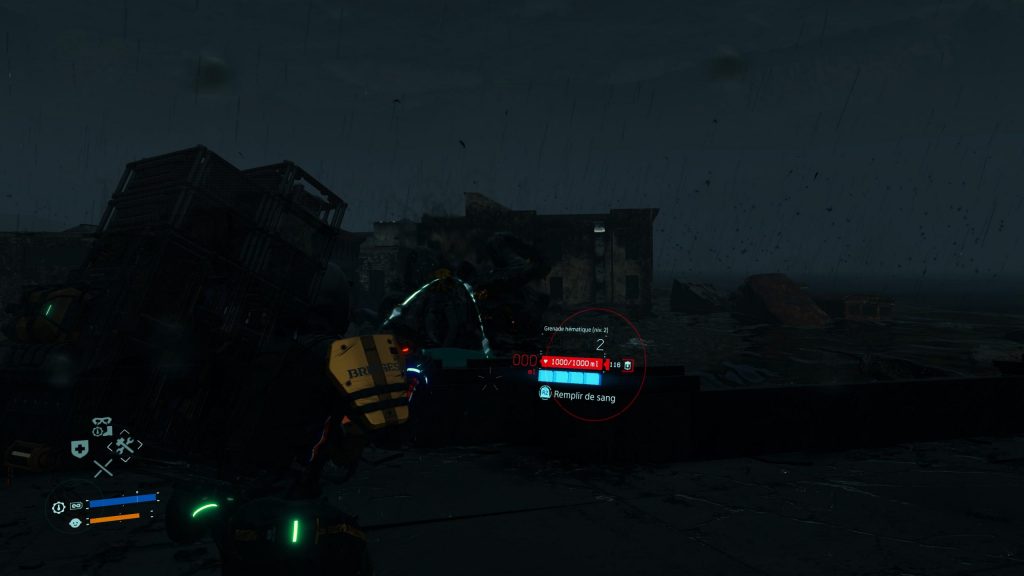Select the medical shield quick-menu icon
Screen dimensions: 1024x576
pos(79,449)
